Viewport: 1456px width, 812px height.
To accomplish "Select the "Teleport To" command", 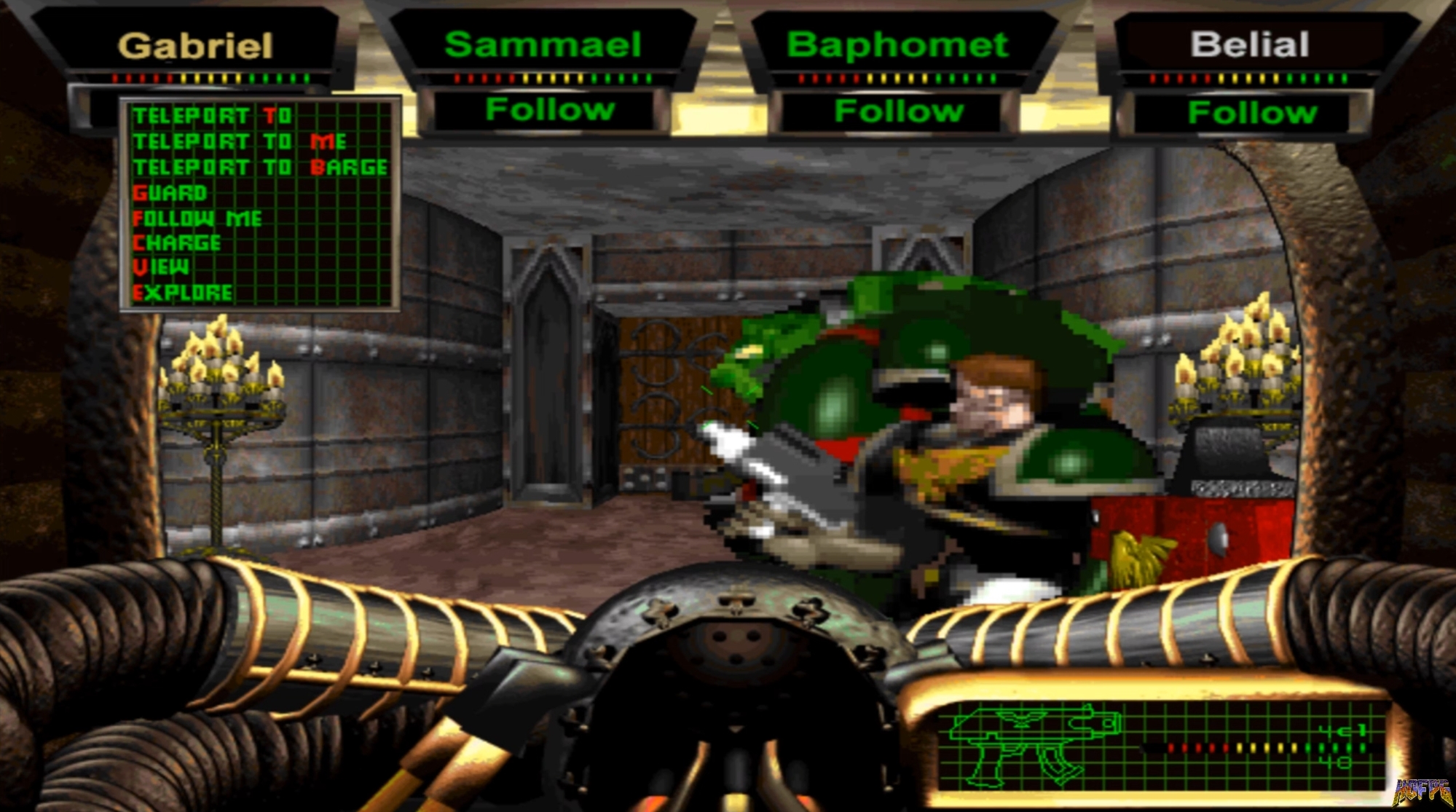I will (x=211, y=115).
